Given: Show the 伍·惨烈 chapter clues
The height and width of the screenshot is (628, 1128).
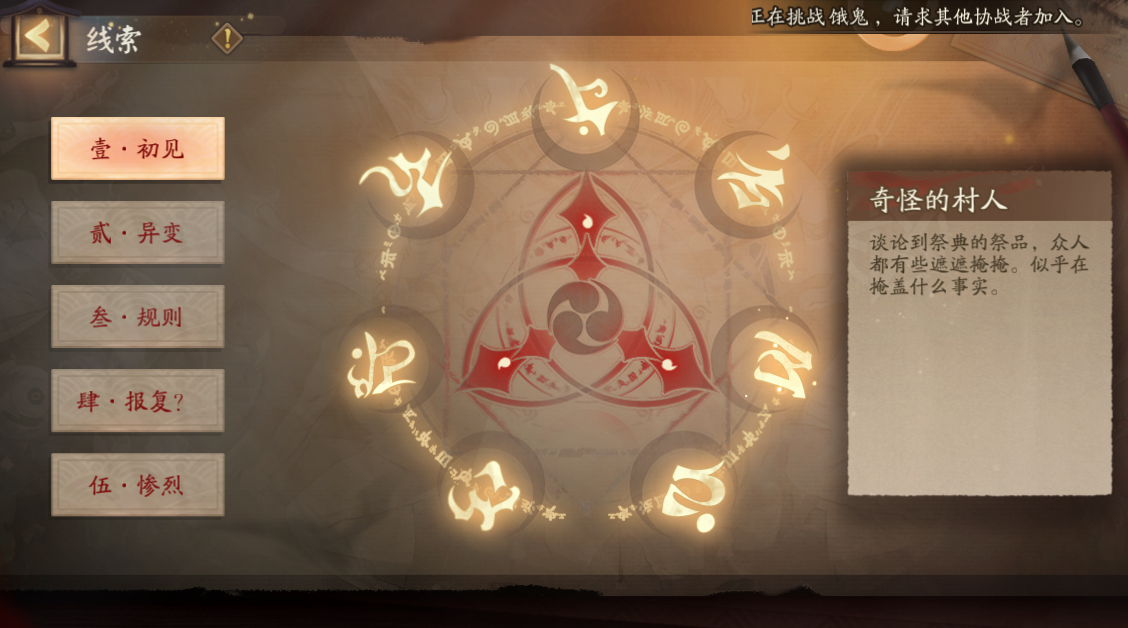Looking at the screenshot, I should (138, 485).
